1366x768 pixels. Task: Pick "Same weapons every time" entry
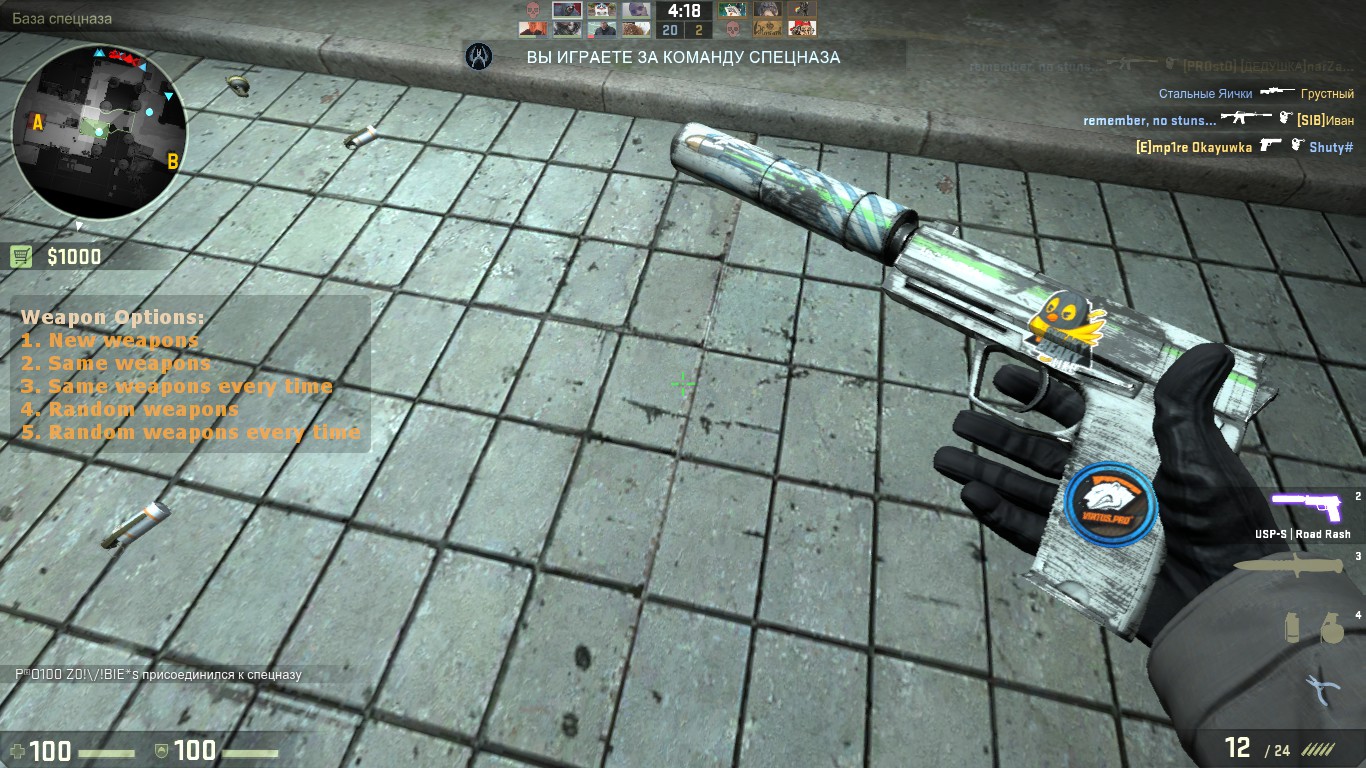[x=190, y=386]
